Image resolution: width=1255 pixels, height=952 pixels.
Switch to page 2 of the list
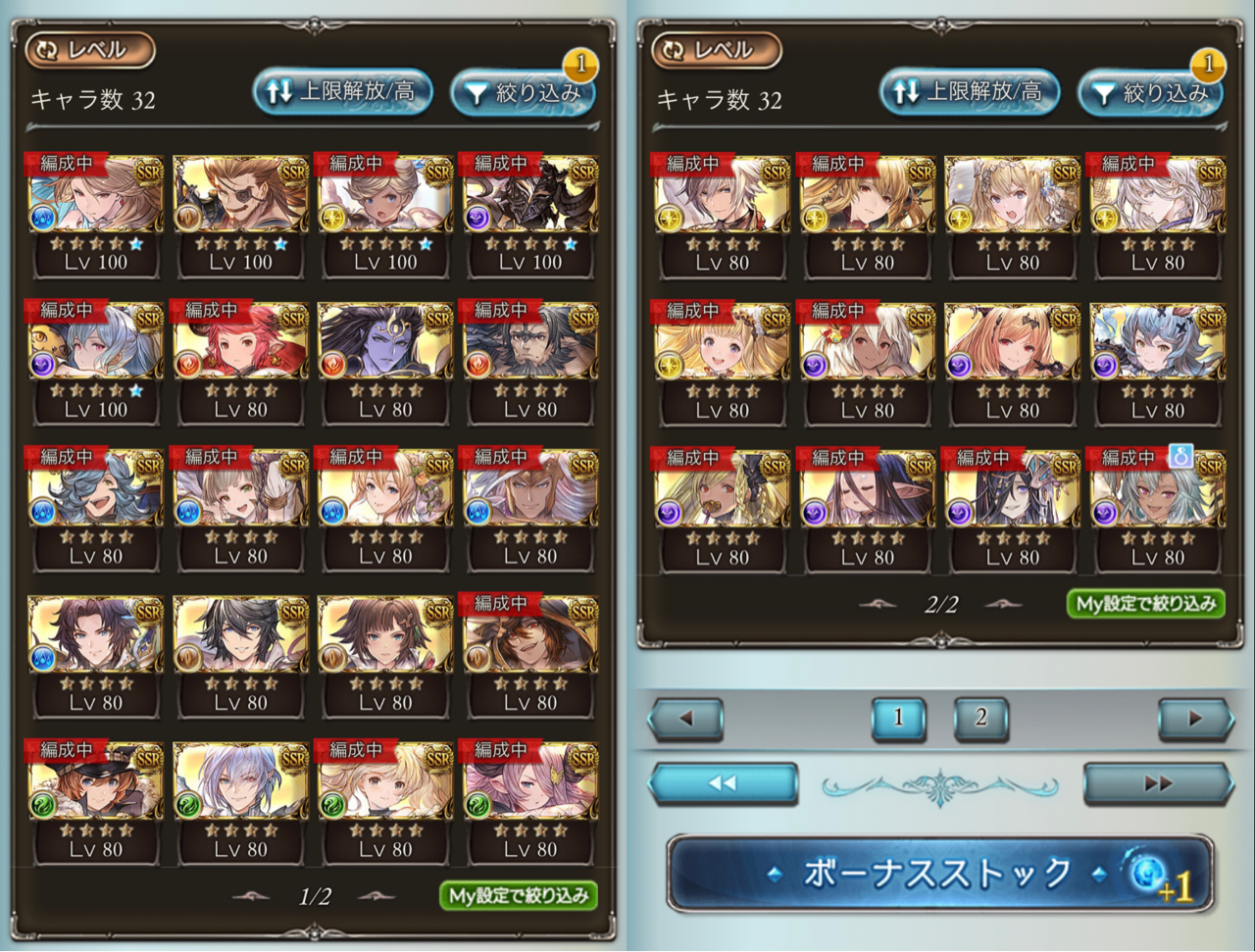pos(980,718)
